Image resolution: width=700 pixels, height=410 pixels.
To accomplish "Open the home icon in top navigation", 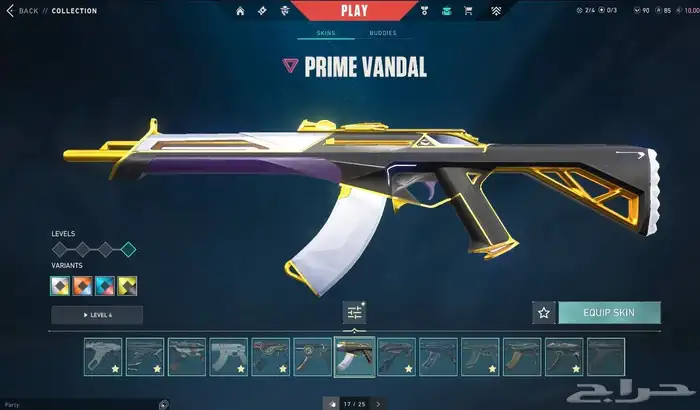I will click(240, 11).
